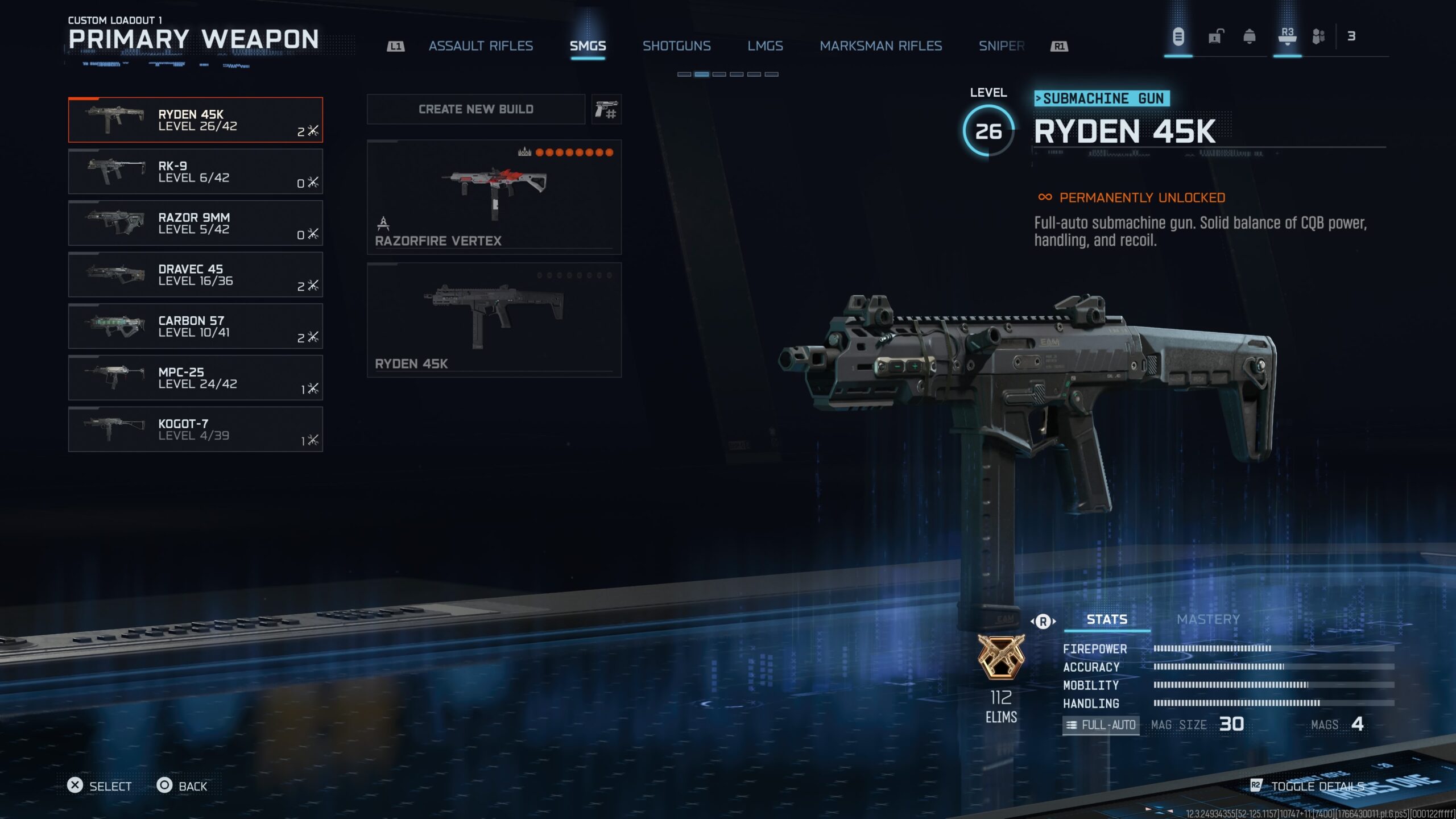This screenshot has width=1456, height=819.
Task: Pick the Kogot-7 weapon entry
Action: (x=195, y=429)
